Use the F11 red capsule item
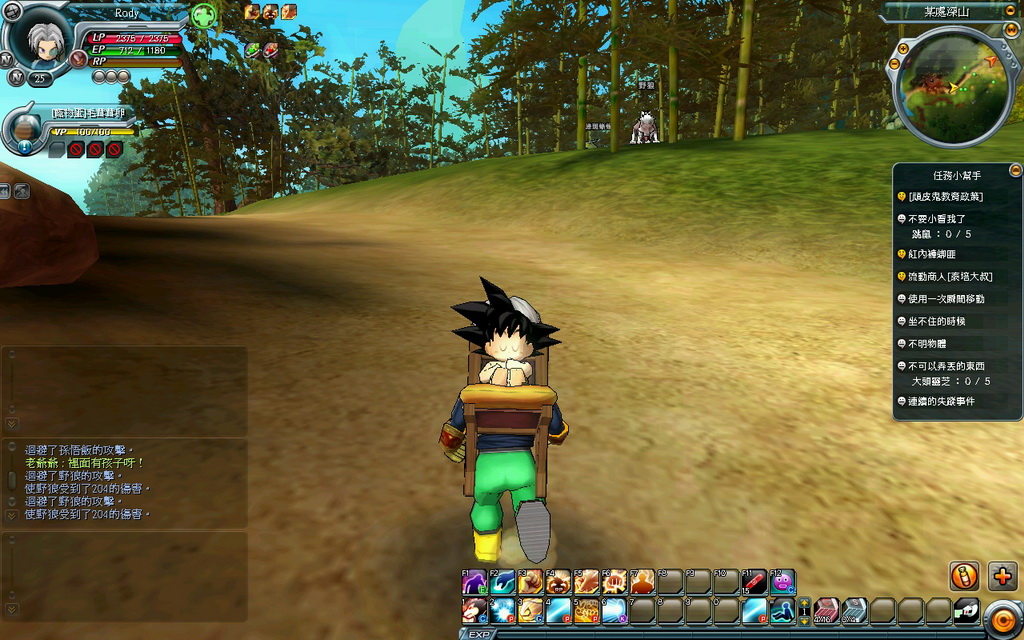1024x640 pixels. pos(754,582)
